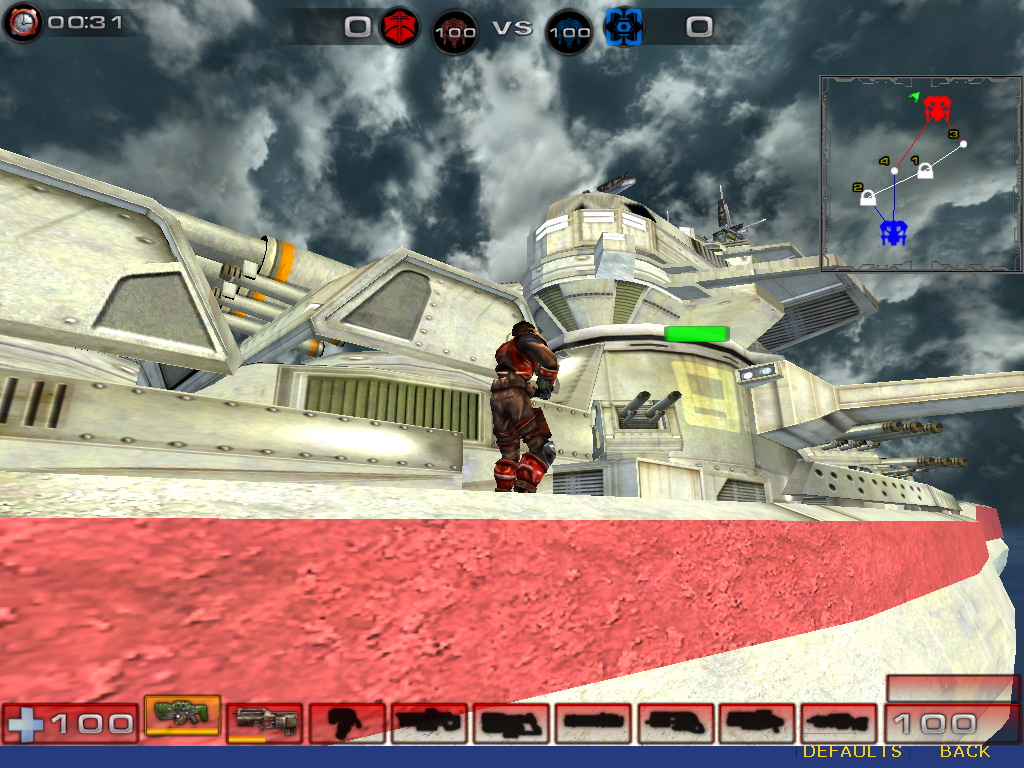The height and width of the screenshot is (768, 1024).
Task: Click node 4 on the minimap
Action: (x=895, y=171)
